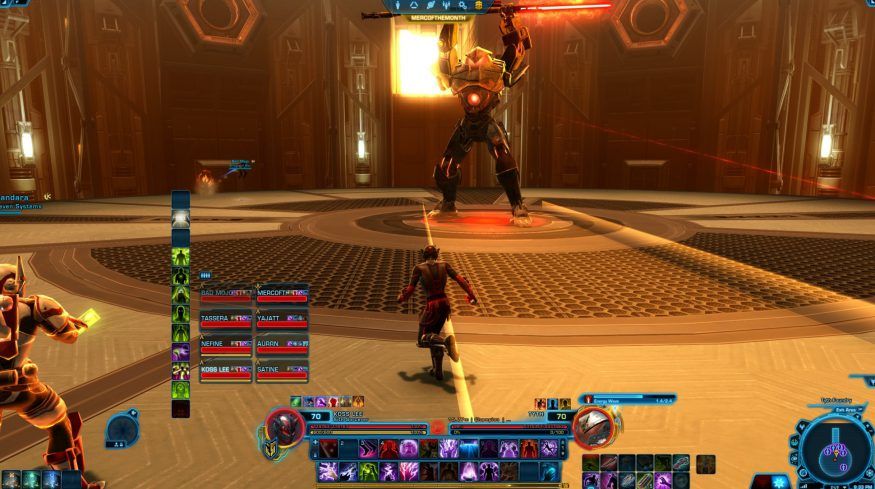The image size is (875, 489).
Task: Choose KOSS LEE's raid frame
Action: [225, 371]
